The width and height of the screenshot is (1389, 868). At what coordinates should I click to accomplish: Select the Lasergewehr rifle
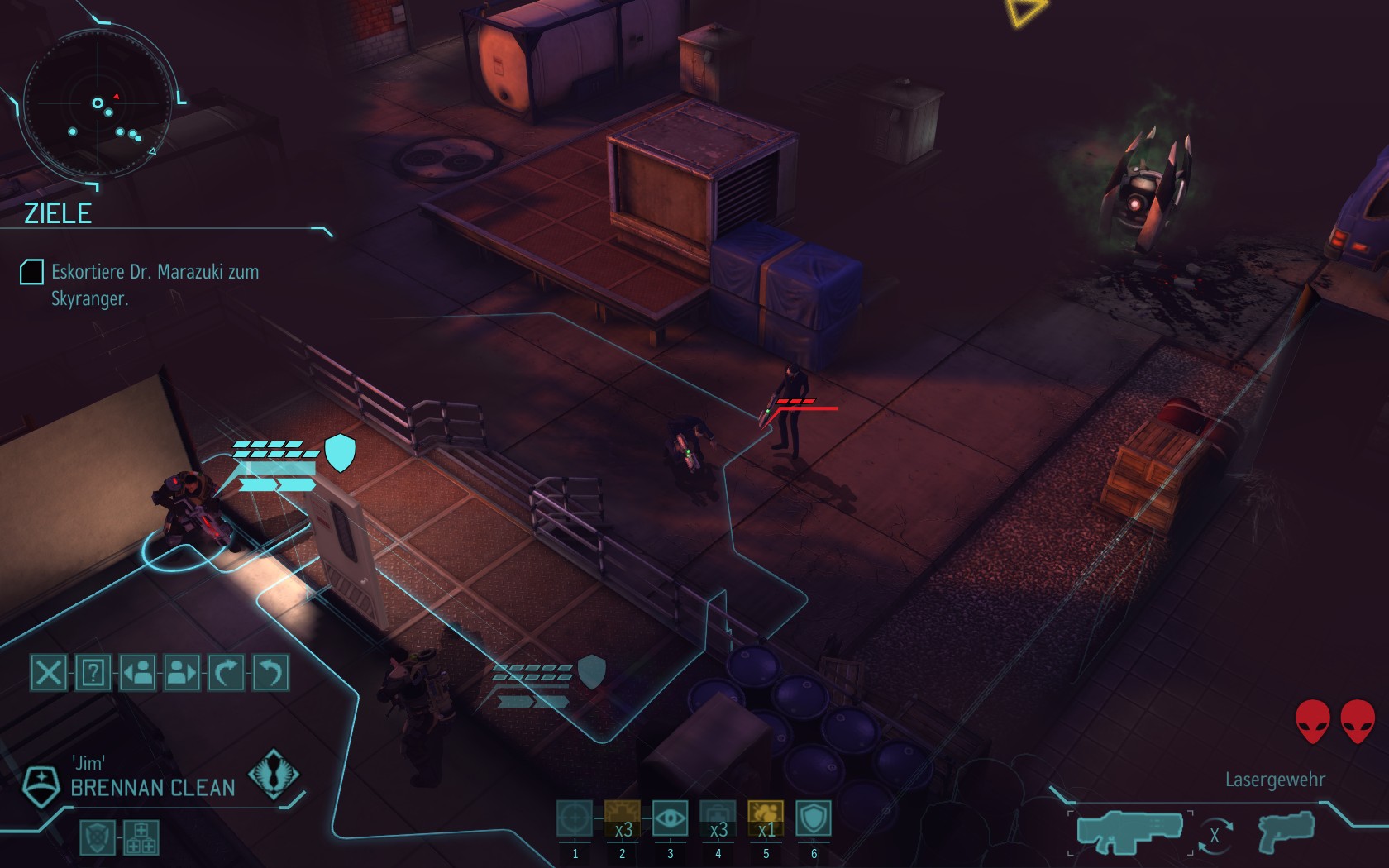[1129, 831]
